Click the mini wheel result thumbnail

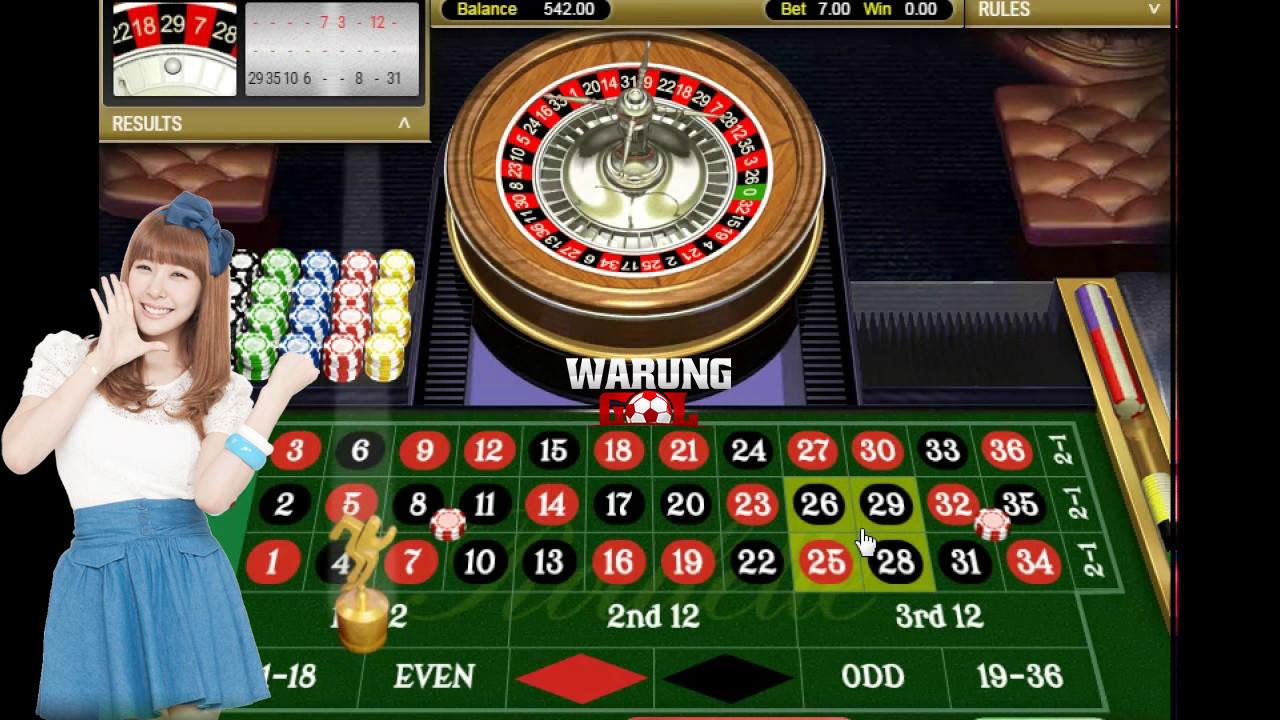(x=174, y=52)
